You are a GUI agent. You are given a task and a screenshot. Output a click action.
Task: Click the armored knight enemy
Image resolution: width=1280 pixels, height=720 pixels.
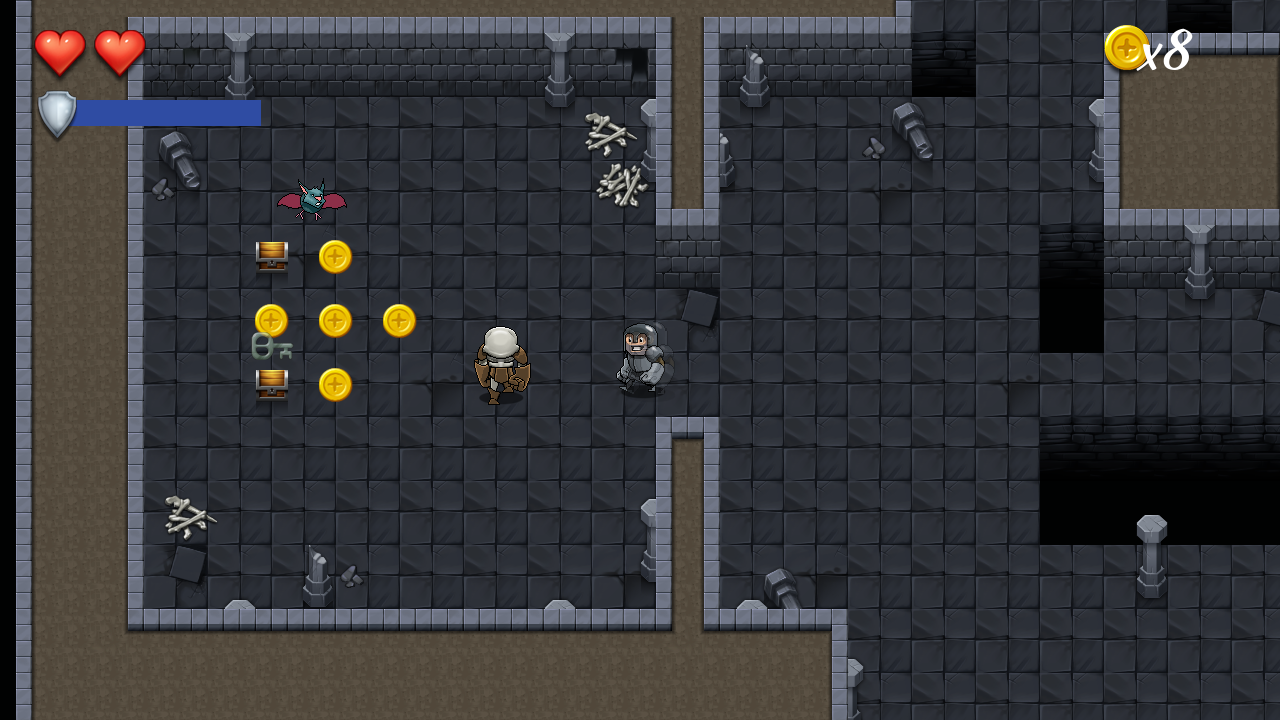click(643, 358)
